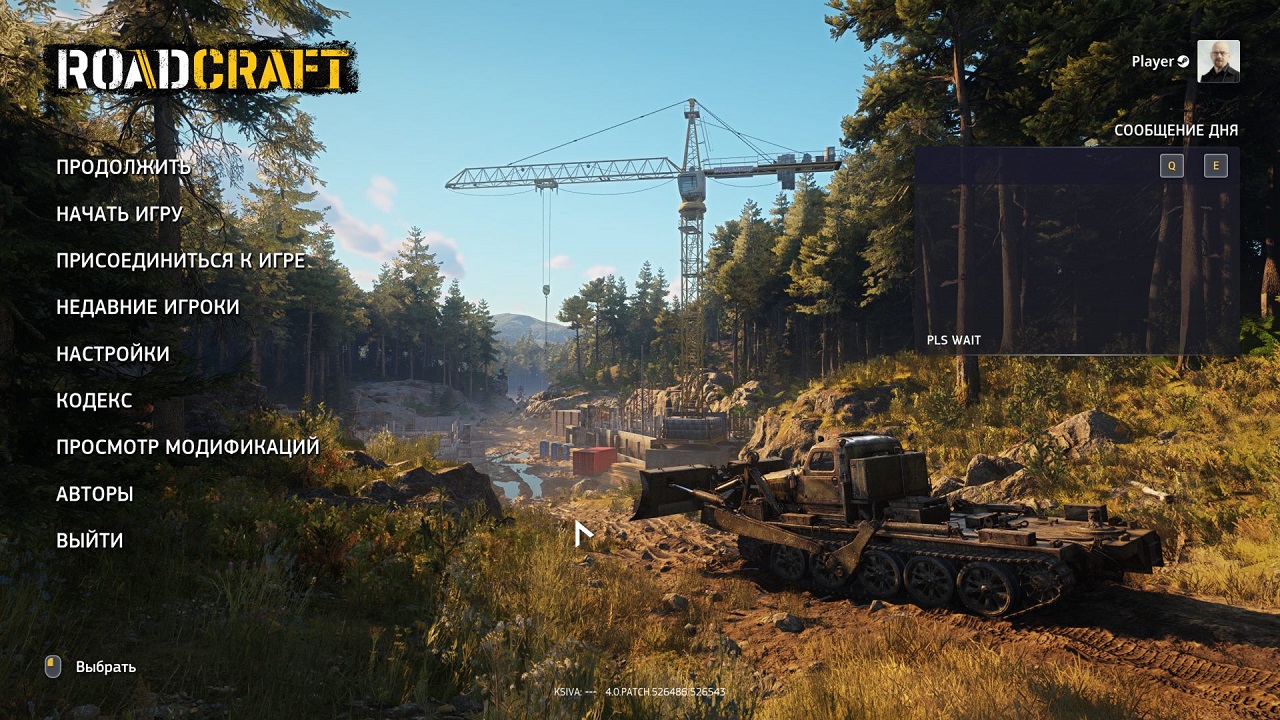Open Присоединиться к игре menu option
This screenshot has width=1280, height=720.
(x=180, y=261)
